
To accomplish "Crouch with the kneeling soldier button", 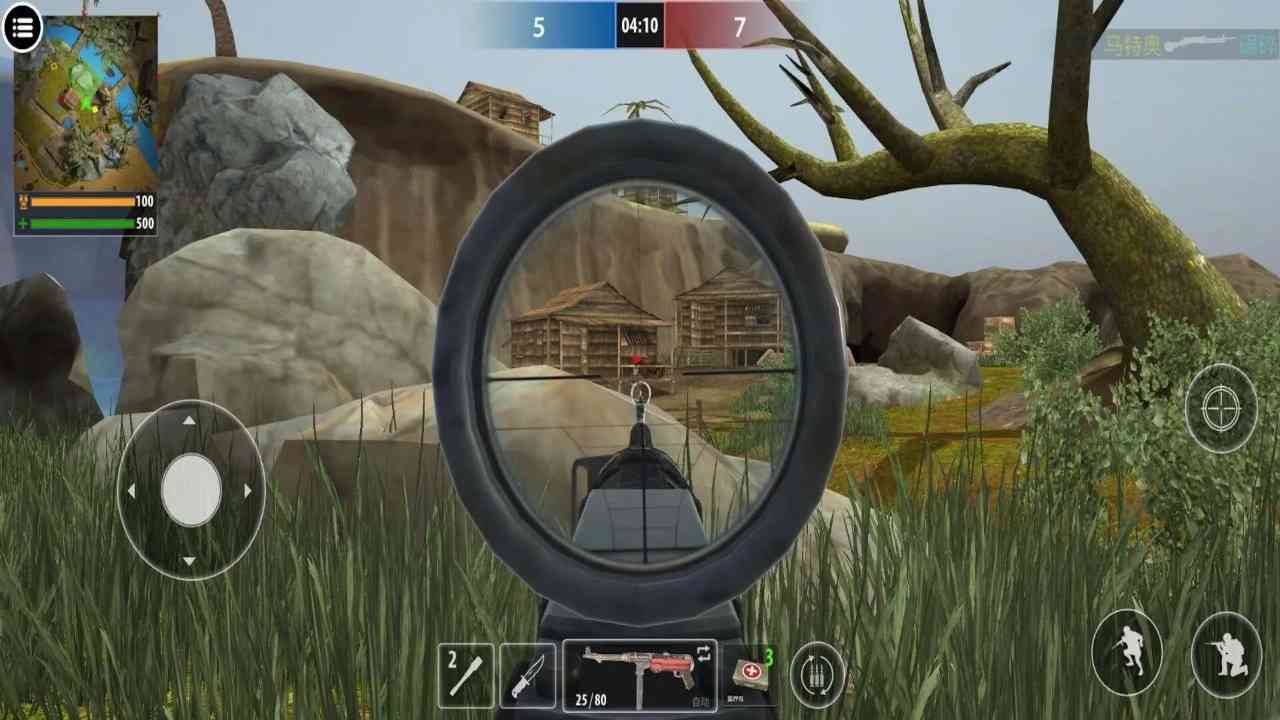I will pos(1225,654).
